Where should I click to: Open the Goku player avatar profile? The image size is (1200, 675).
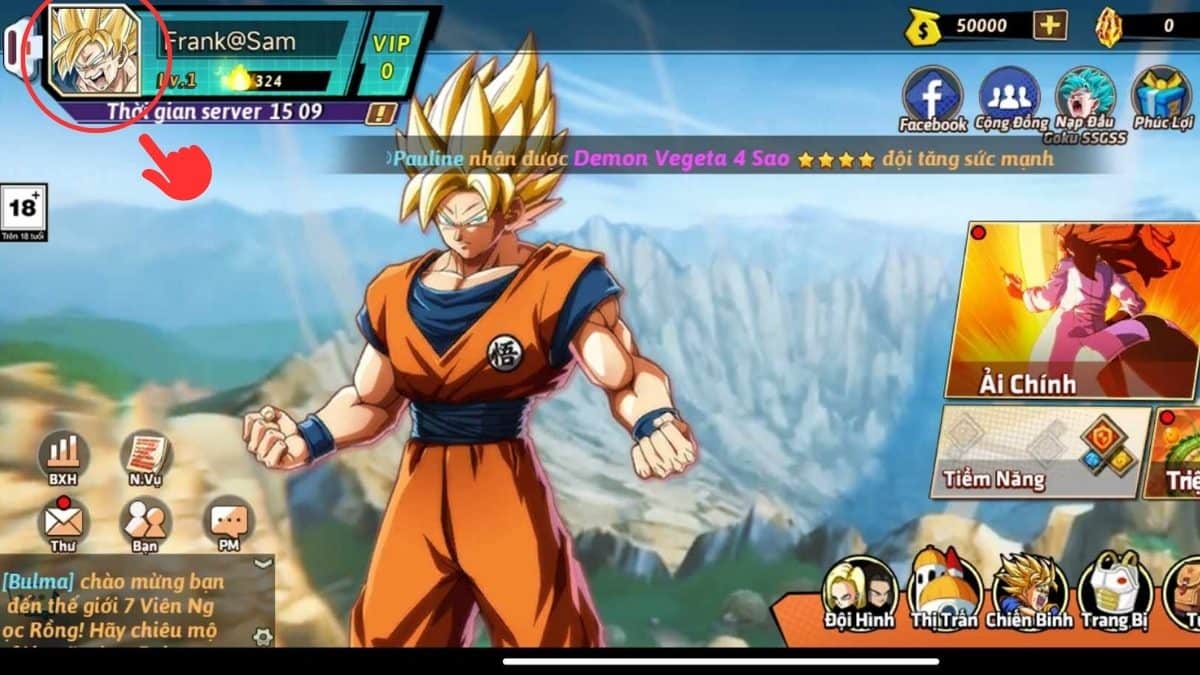[x=93, y=52]
